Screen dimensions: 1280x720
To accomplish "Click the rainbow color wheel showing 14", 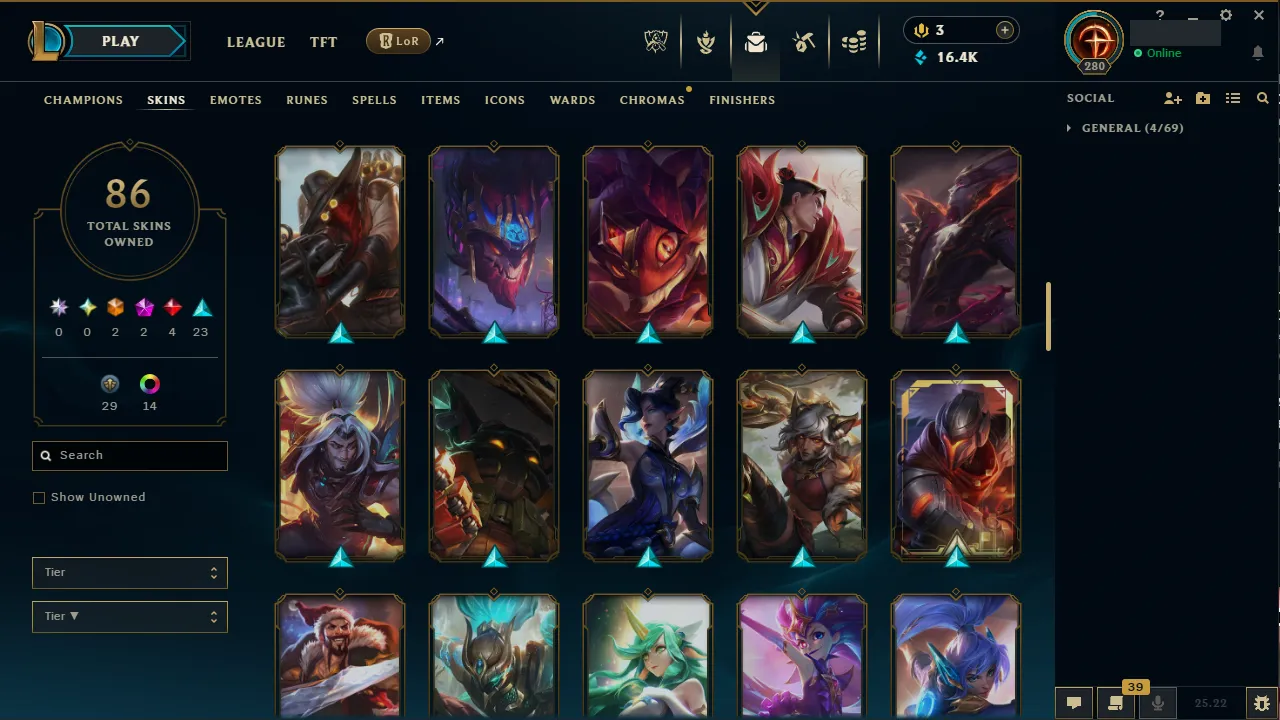I will [x=149, y=383].
